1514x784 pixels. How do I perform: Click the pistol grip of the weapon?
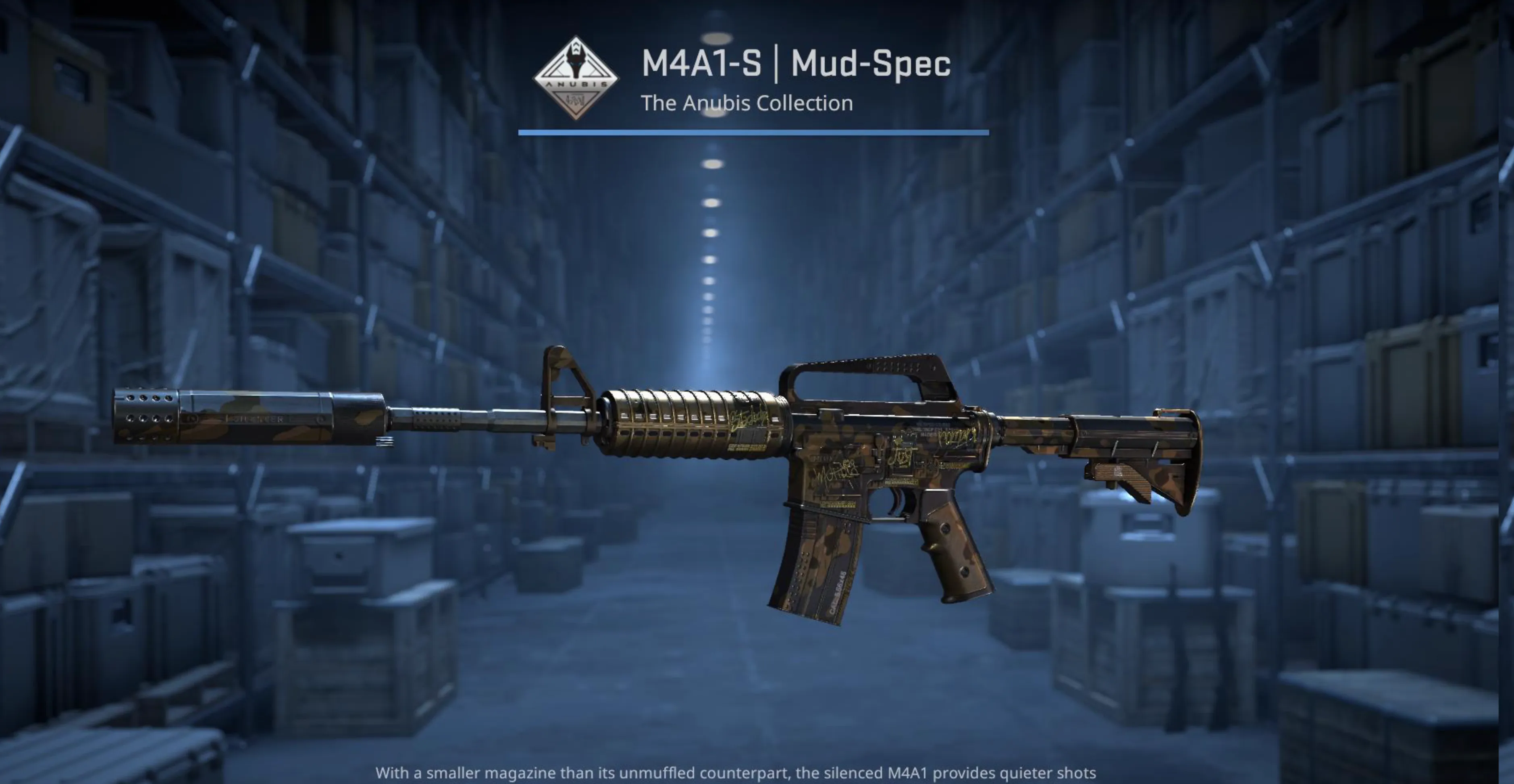[x=958, y=552]
